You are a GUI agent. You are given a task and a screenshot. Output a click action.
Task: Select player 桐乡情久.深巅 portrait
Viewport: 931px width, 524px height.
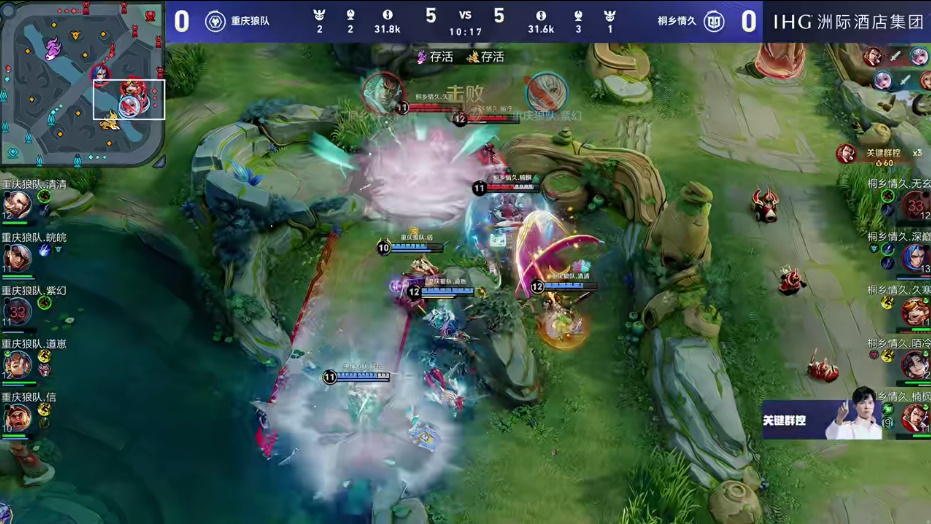(x=915, y=258)
